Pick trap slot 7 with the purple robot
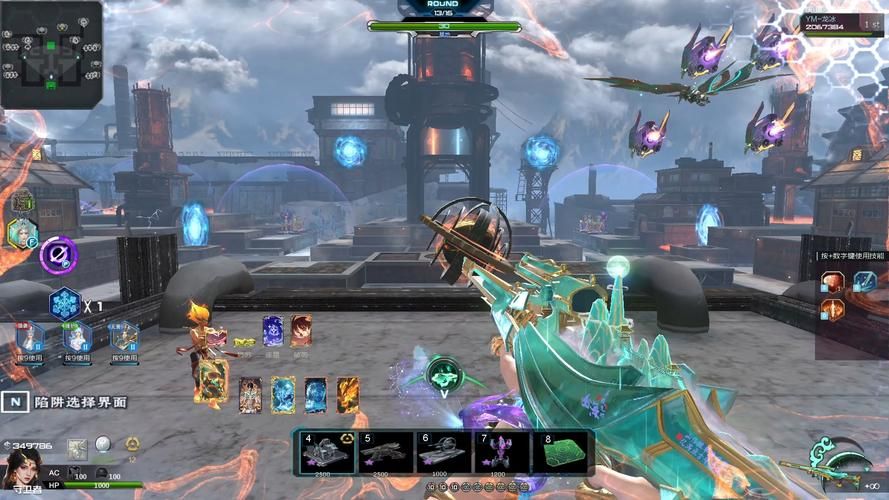This screenshot has height=500, width=889. (x=502, y=453)
